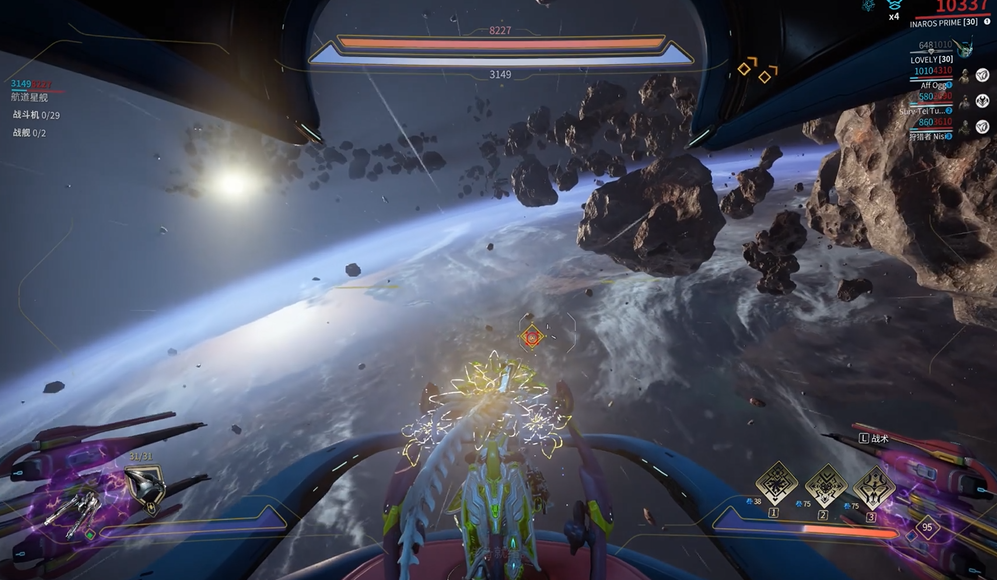Screen dimensions: 997x580
Task: Activate the first Railjack ability icon
Action: pos(776,484)
